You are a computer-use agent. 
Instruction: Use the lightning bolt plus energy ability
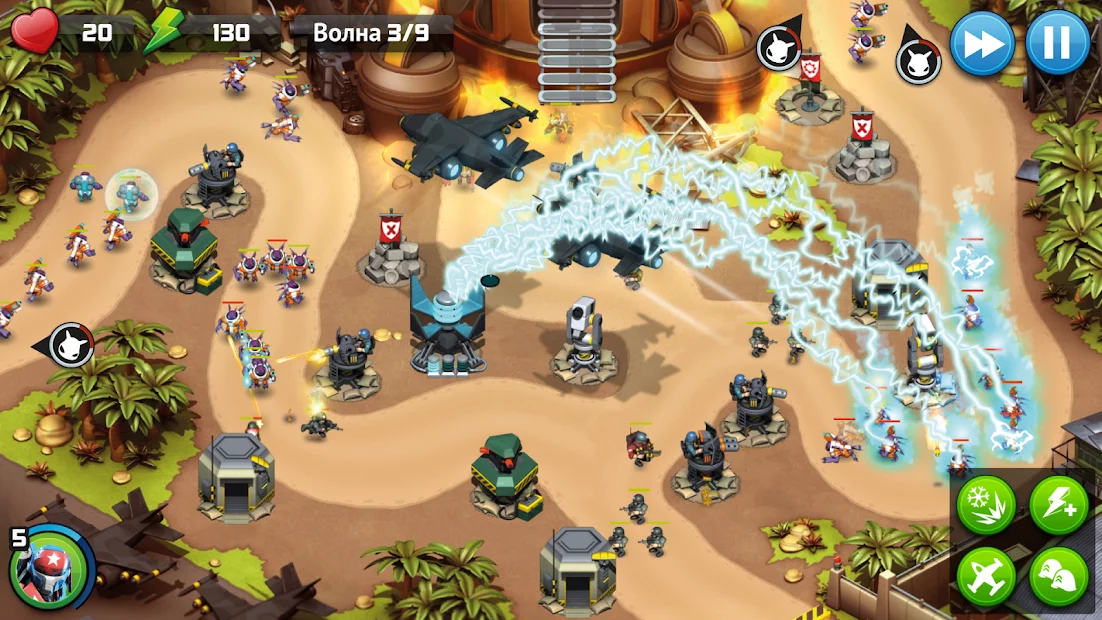1058,504
